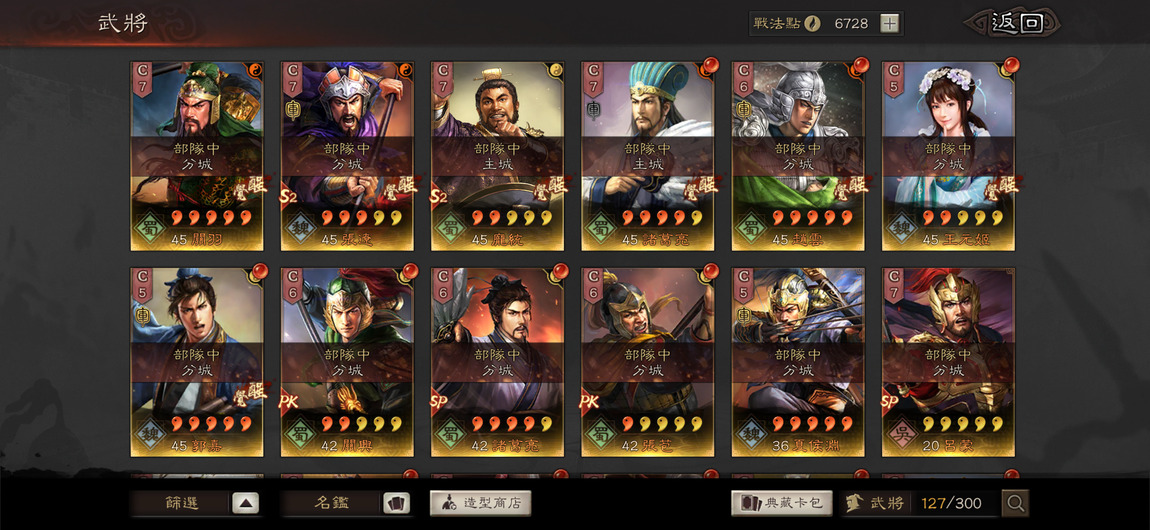Image resolution: width=1150 pixels, height=530 pixels.
Task: Click the magnifying glass search icon
Action: [1016, 504]
